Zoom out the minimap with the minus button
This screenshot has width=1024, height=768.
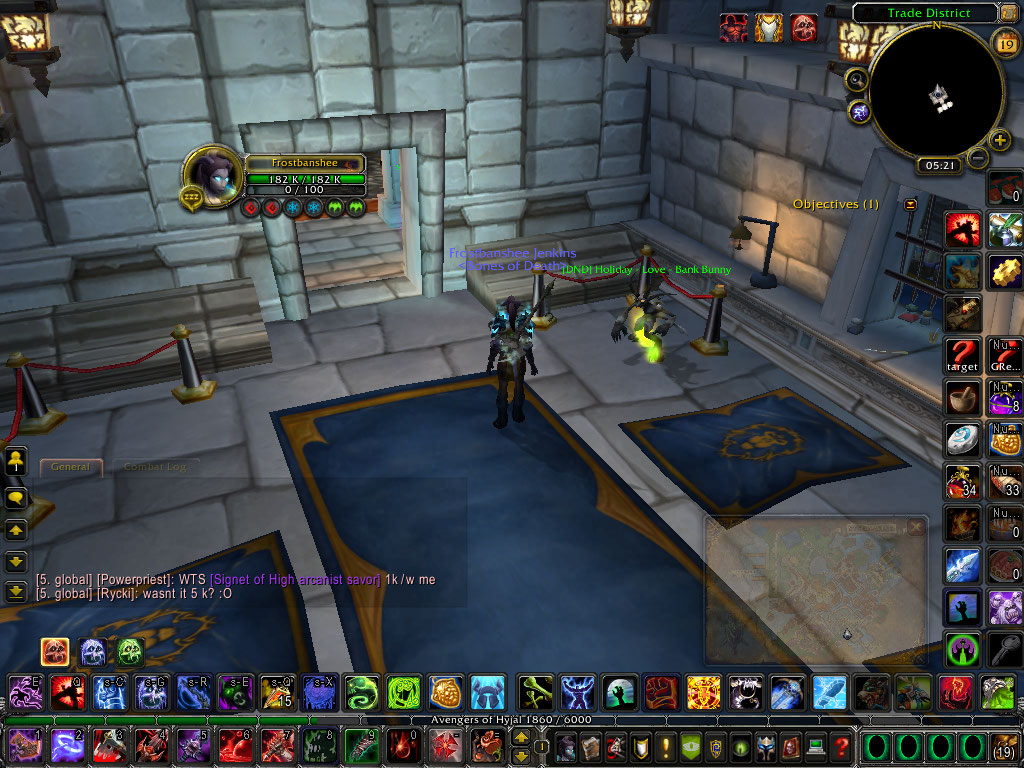(x=978, y=158)
